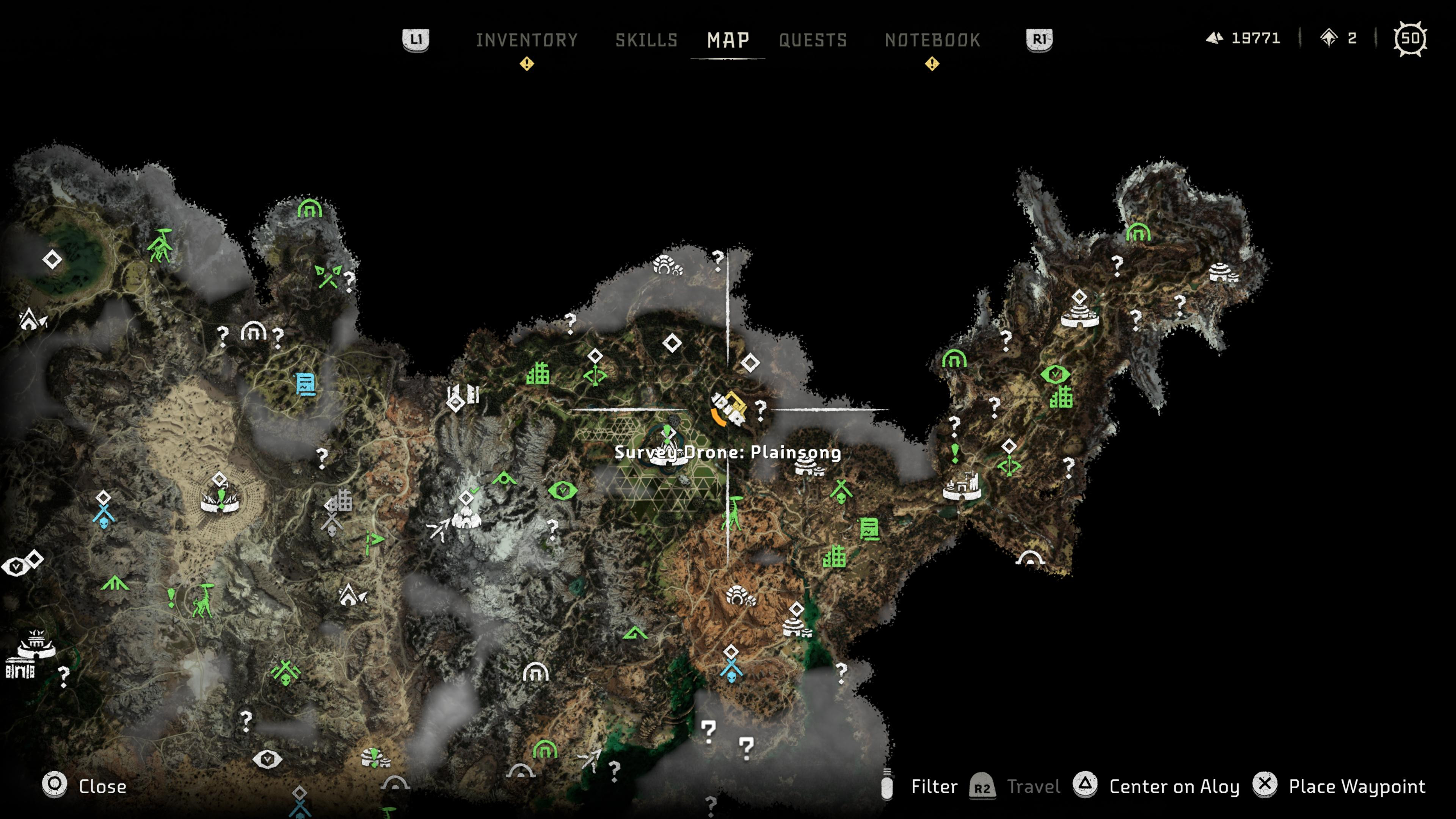Open the Notebook tab

click(932, 40)
